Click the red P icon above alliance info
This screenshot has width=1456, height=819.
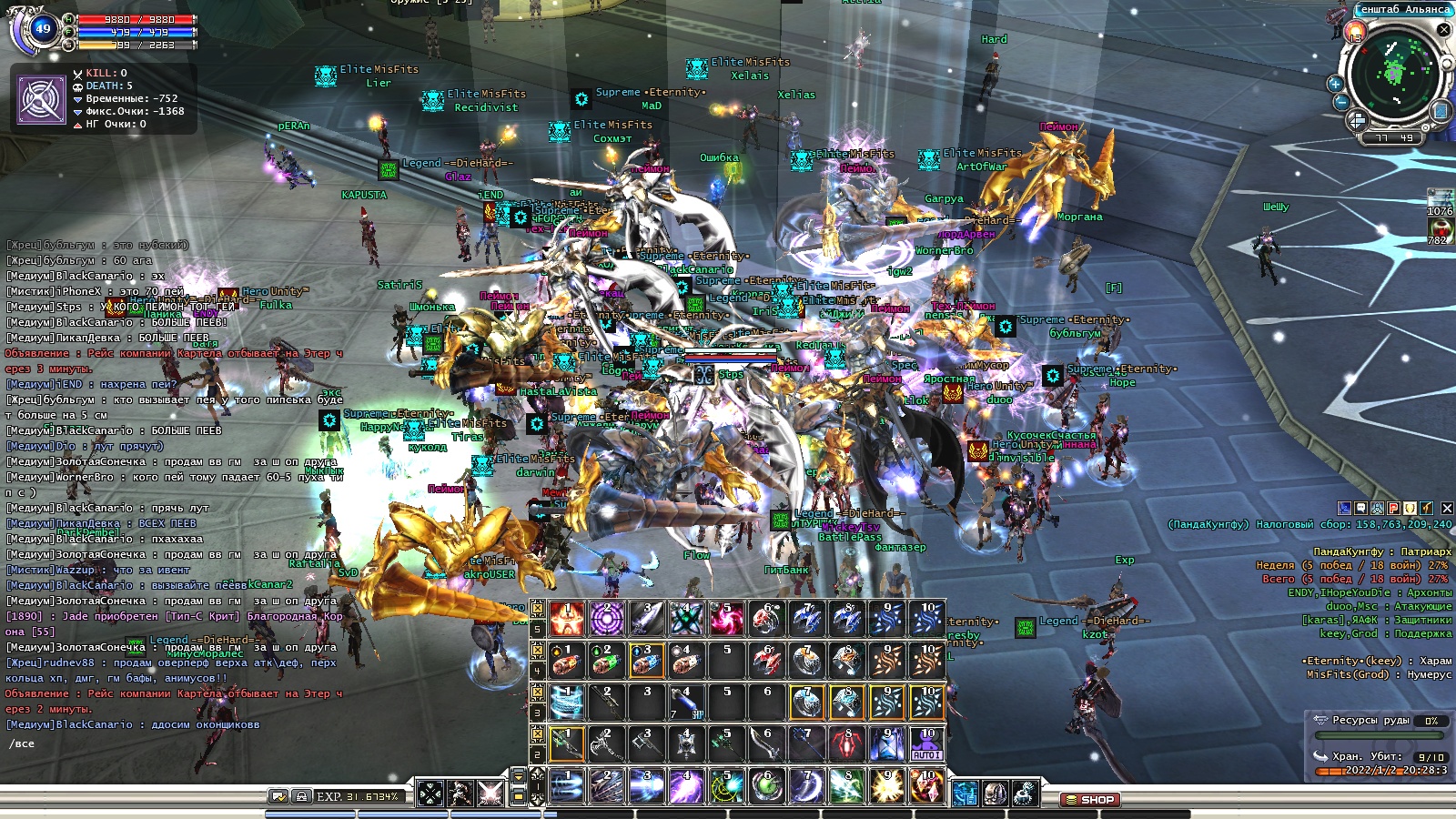tap(1393, 509)
